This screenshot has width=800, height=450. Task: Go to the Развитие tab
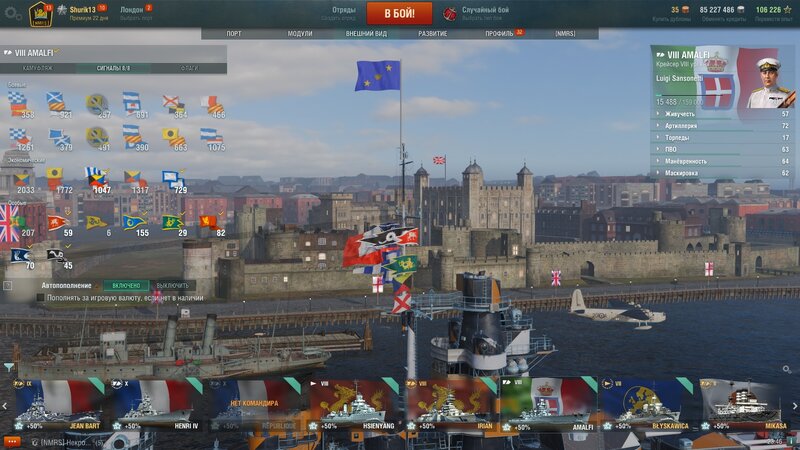[x=433, y=33]
